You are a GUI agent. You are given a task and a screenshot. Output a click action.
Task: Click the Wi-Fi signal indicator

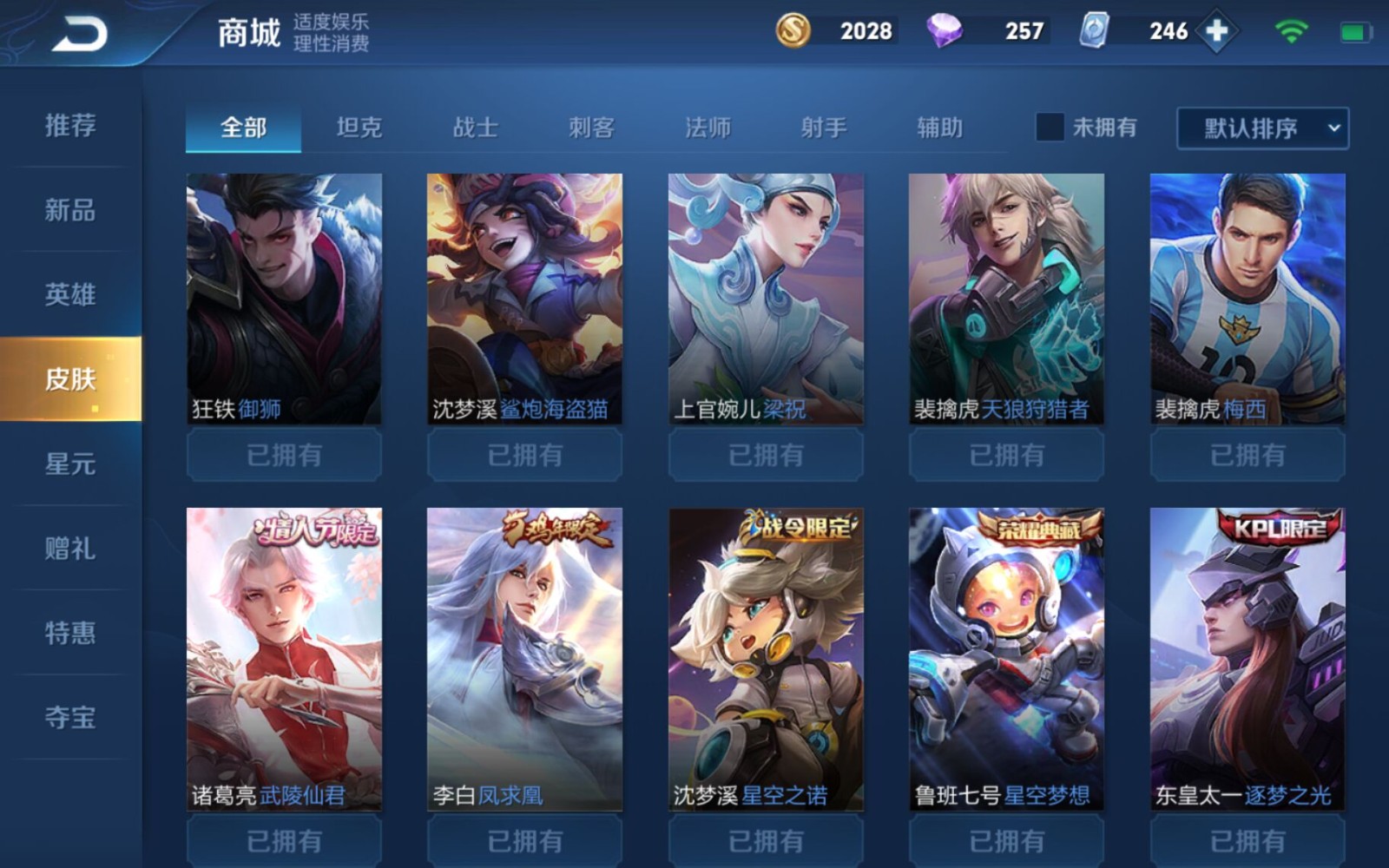(1291, 31)
